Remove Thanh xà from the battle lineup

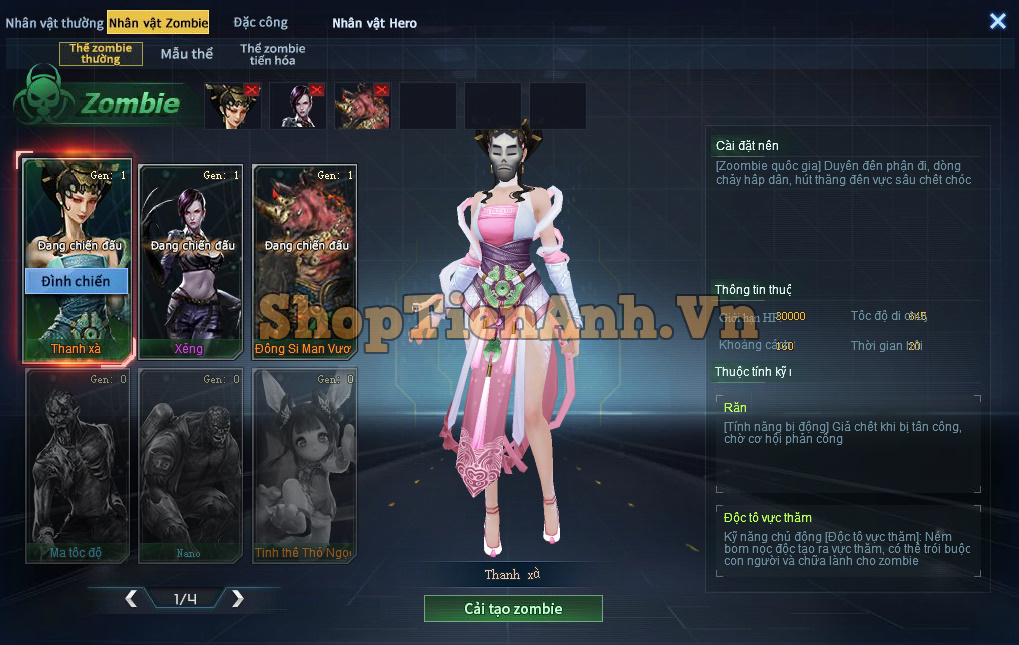[x=252, y=90]
